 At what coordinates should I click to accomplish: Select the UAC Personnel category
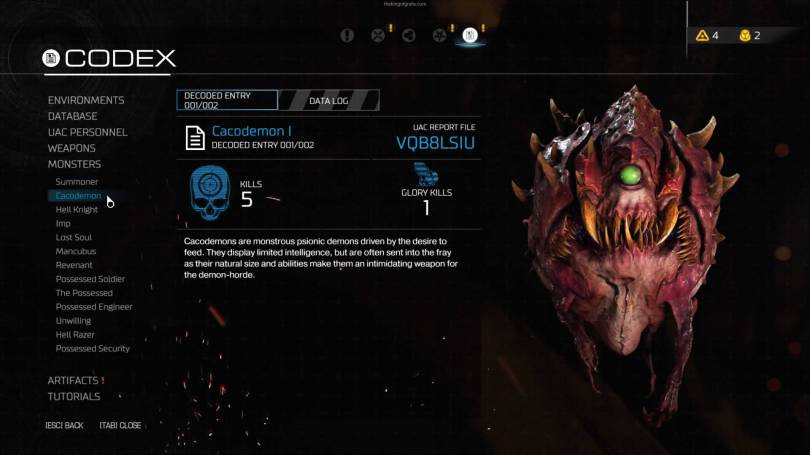point(87,132)
